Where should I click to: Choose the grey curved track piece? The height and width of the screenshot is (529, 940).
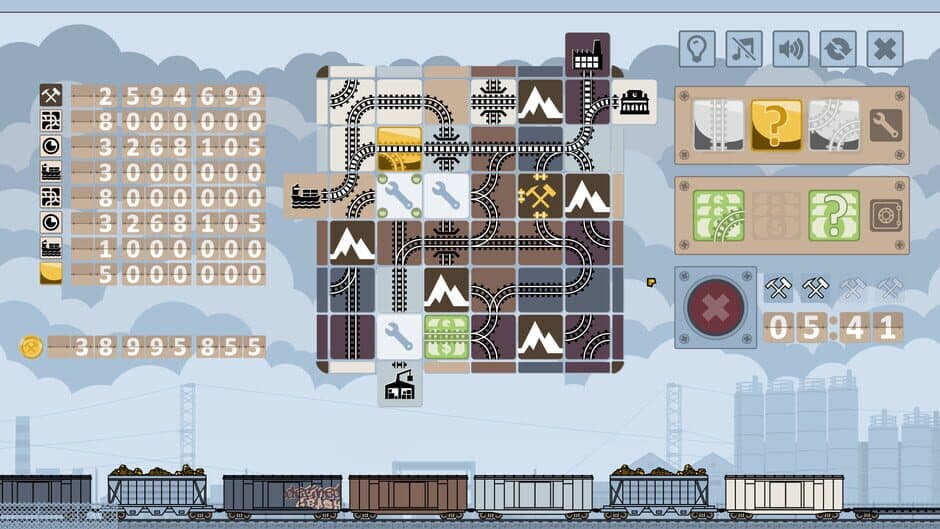pyautogui.click(x=834, y=125)
